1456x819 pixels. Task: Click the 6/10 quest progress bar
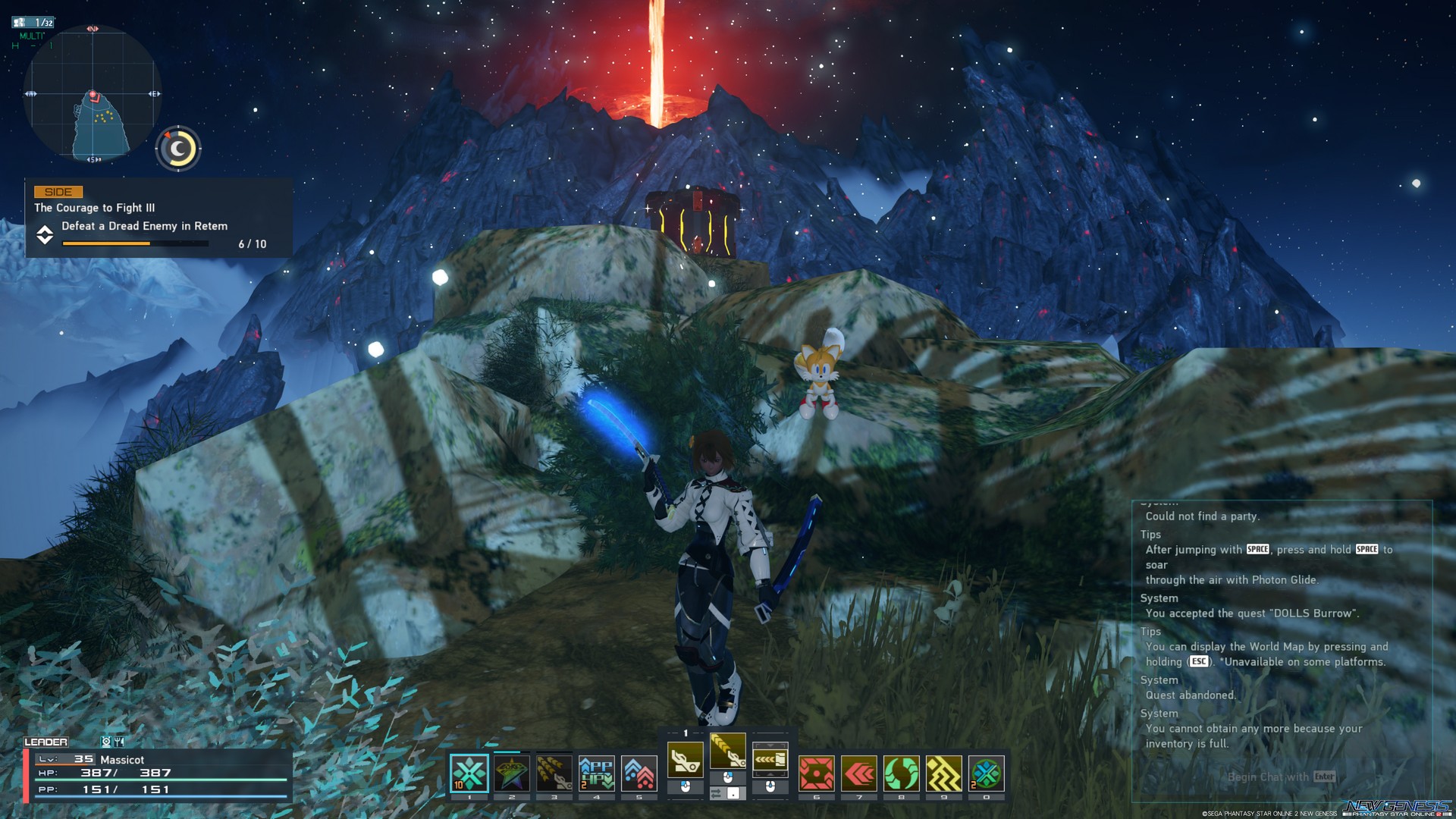pos(136,243)
